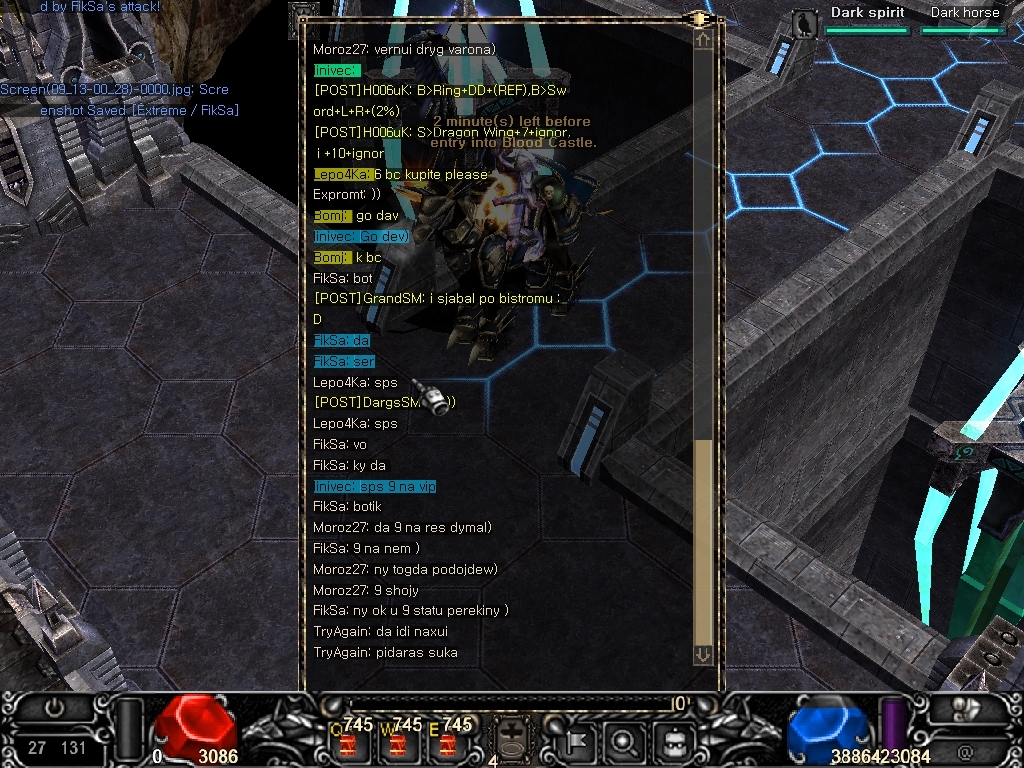Select the Dark spirit raven icon

point(804,23)
